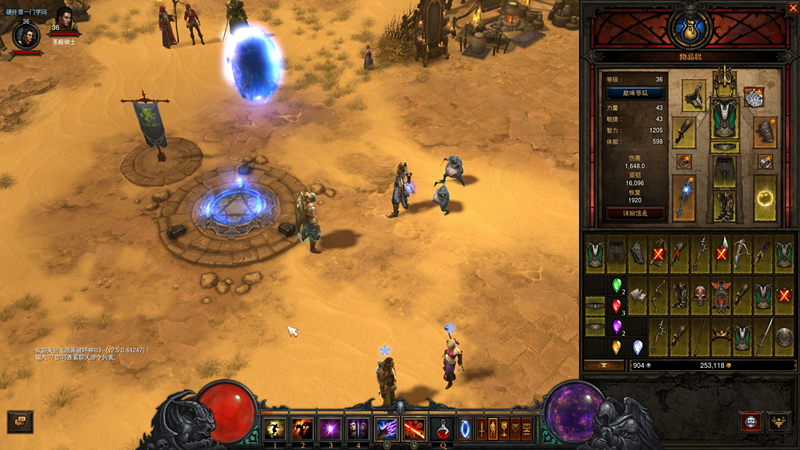
Task: Click the green emerald gem in bag
Action: coord(617,285)
